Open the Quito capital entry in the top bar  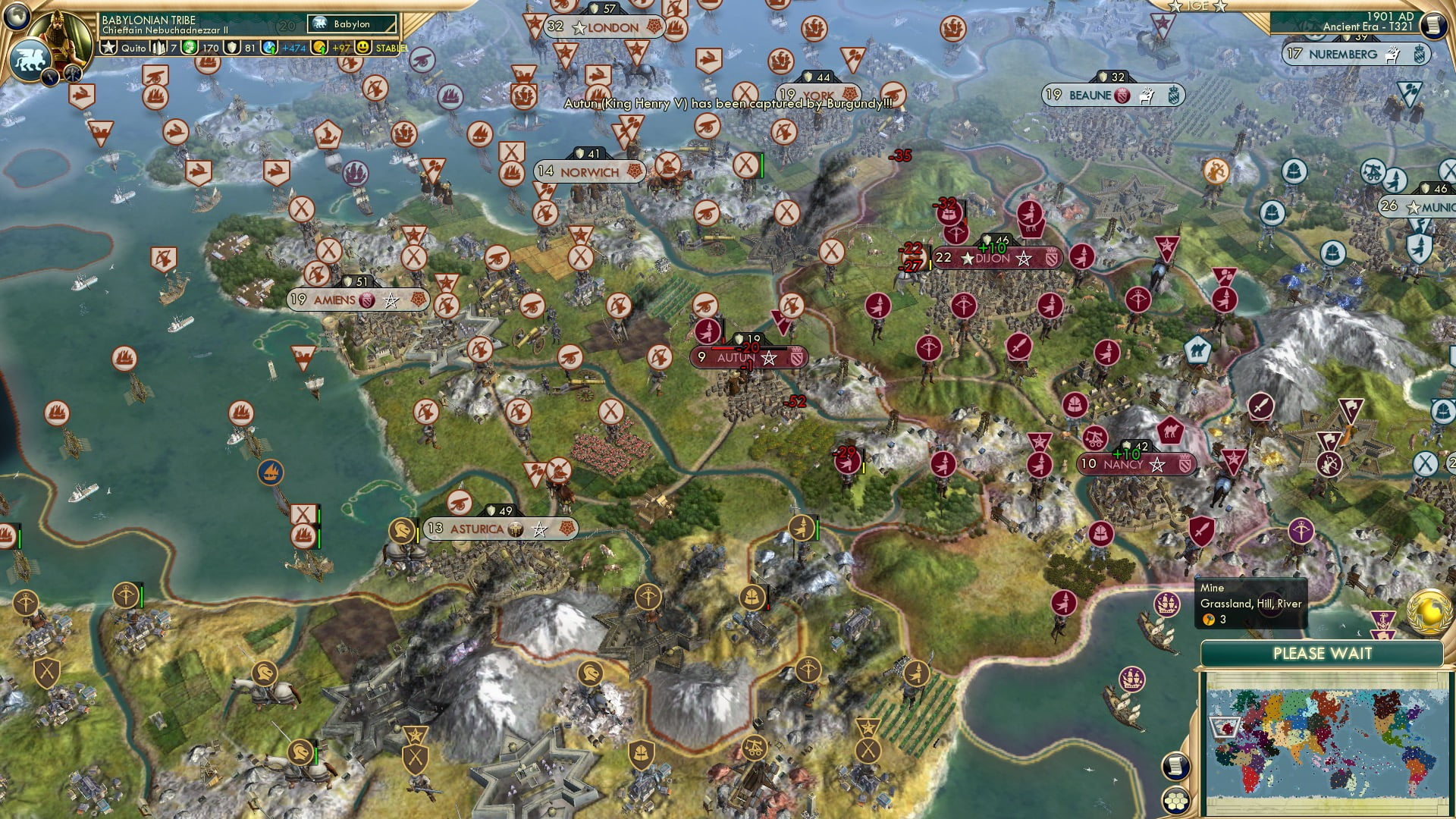[134, 48]
